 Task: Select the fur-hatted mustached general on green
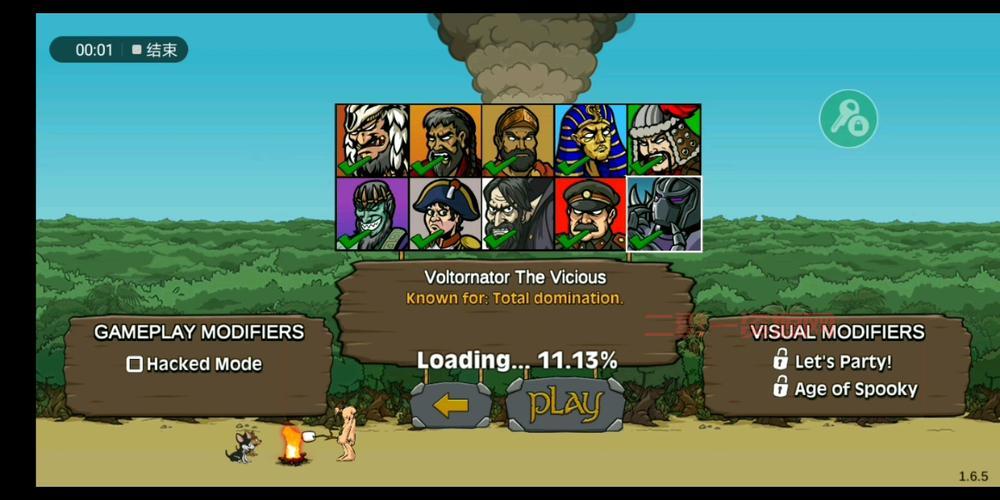pos(664,140)
